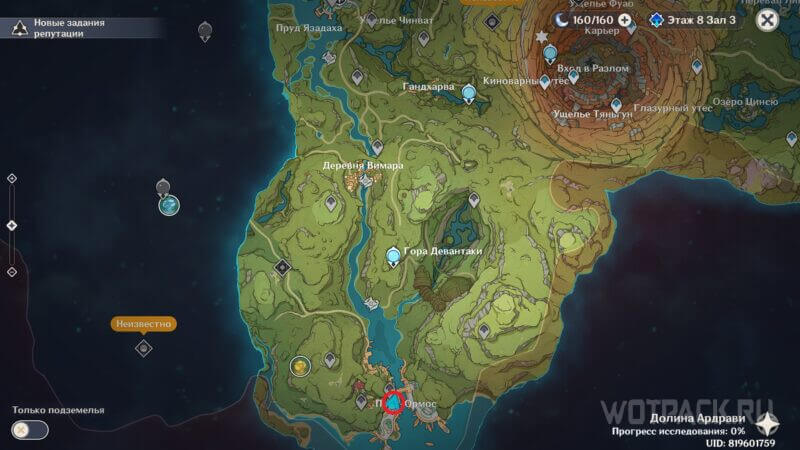Select the Гандхарва Statue of the Seven marker
Viewport: 800px width, 450px height.
pyautogui.click(x=469, y=93)
